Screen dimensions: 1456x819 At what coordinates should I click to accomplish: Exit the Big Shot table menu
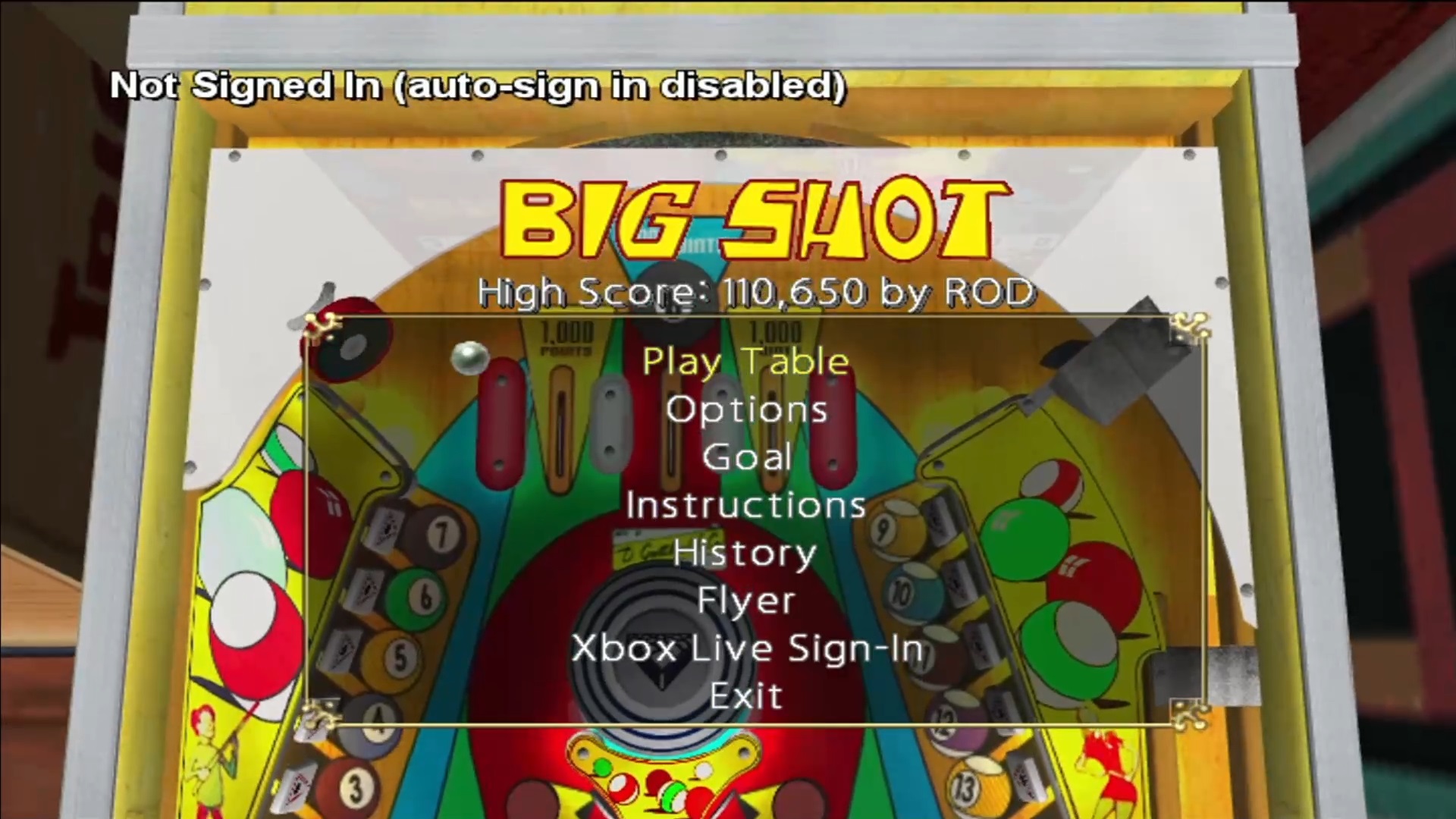pyautogui.click(x=746, y=696)
